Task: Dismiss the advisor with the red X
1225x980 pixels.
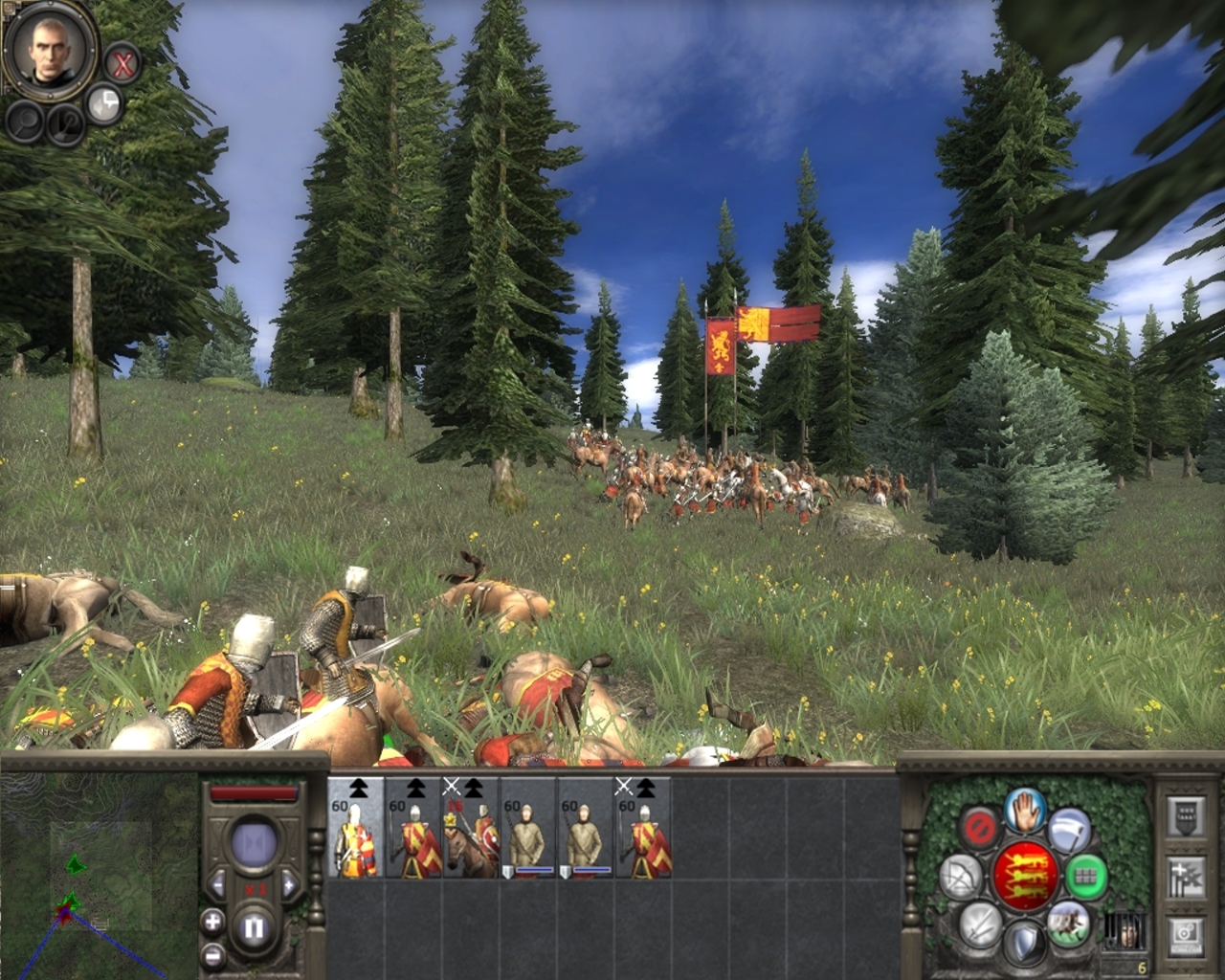Action: pos(122,64)
